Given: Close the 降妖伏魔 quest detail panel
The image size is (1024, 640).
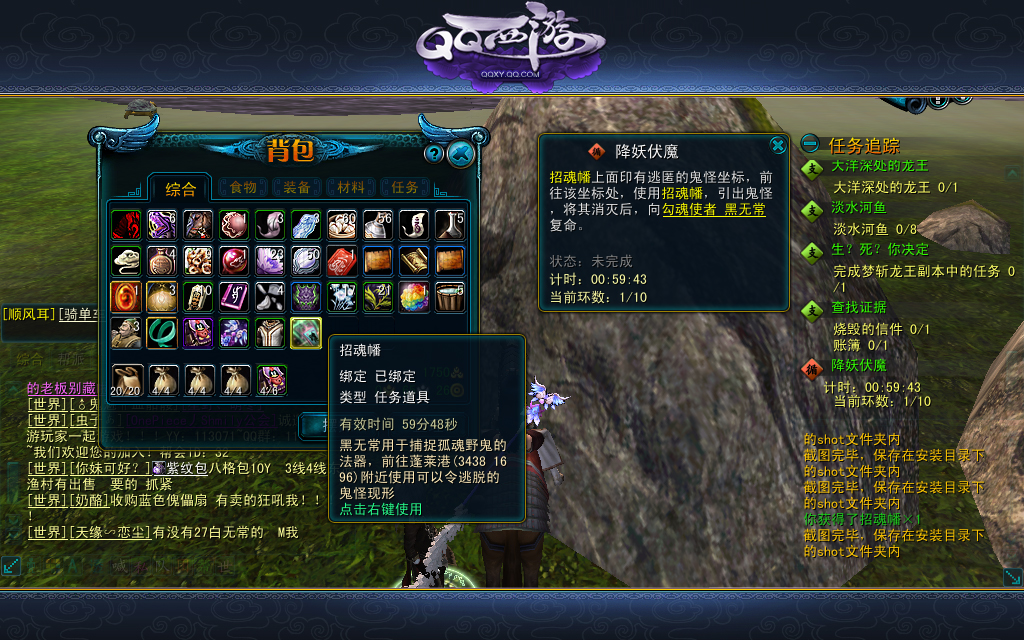Looking at the screenshot, I should [x=777, y=146].
